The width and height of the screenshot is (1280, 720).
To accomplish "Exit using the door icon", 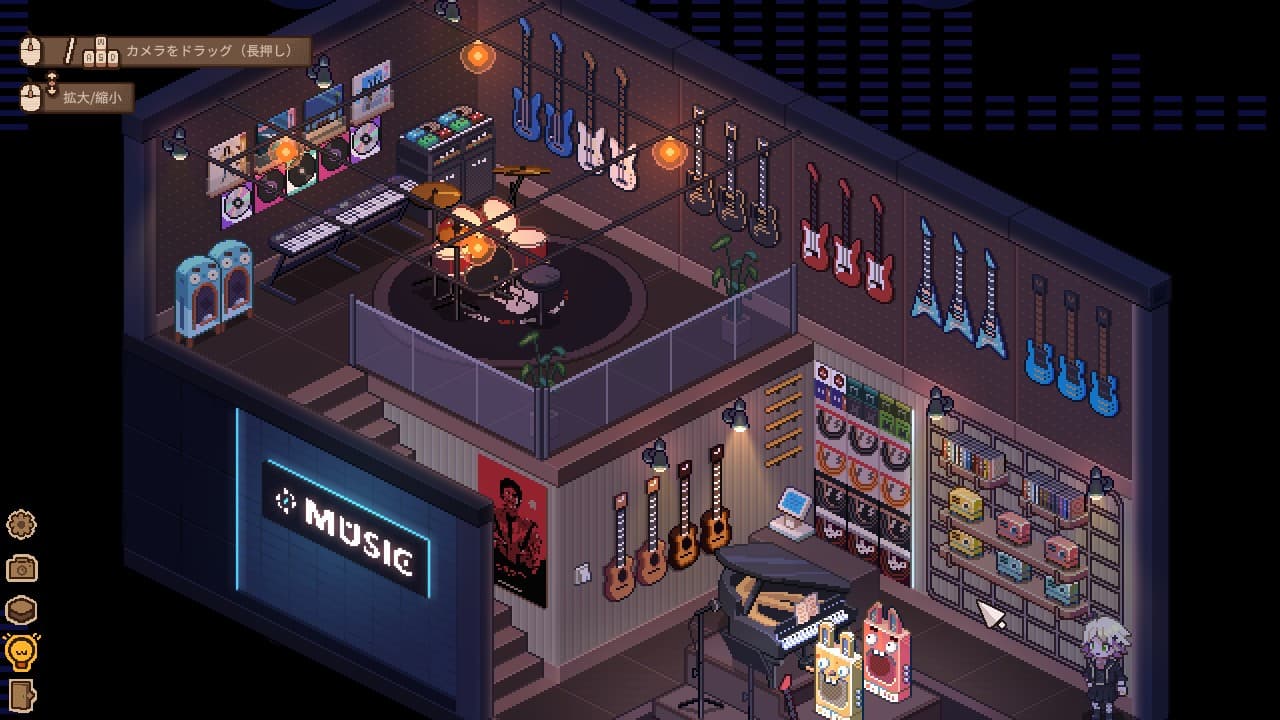I will (21, 694).
